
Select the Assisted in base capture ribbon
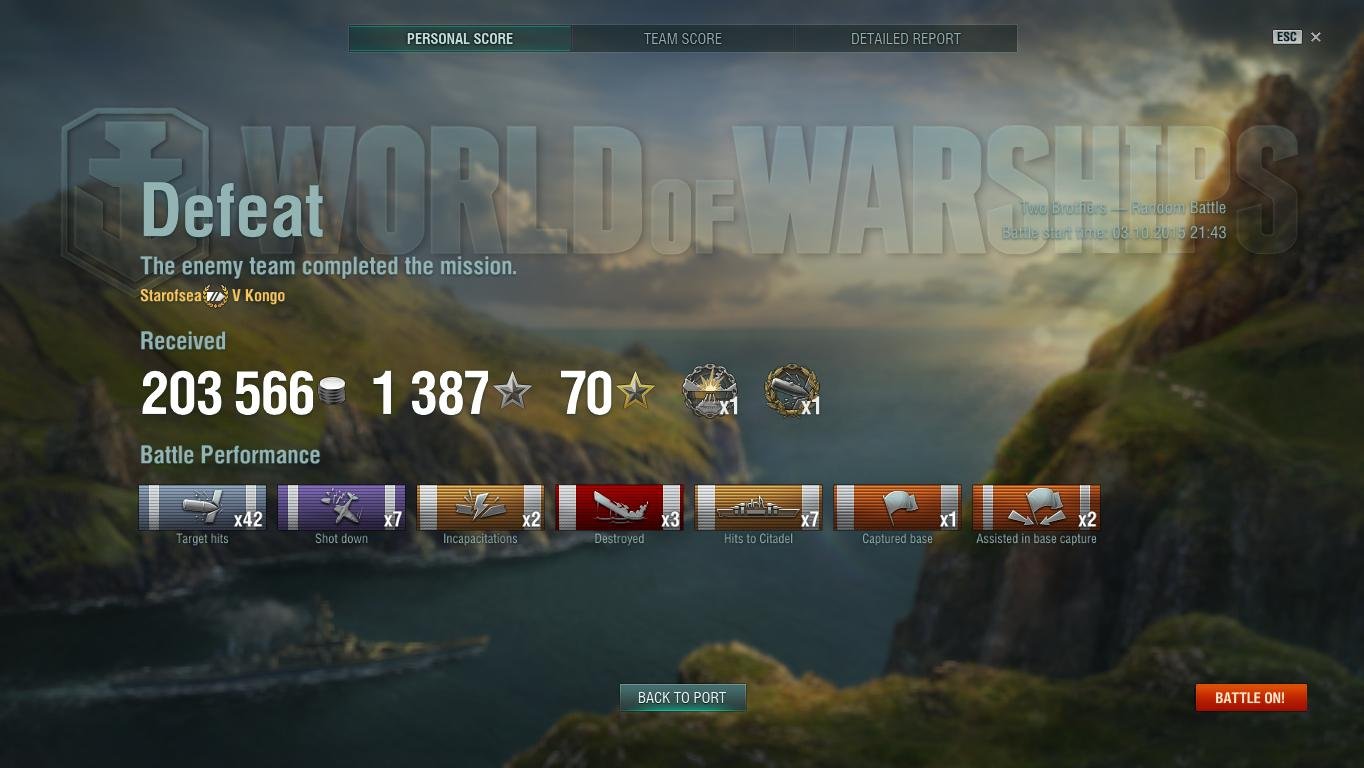[x=1036, y=507]
